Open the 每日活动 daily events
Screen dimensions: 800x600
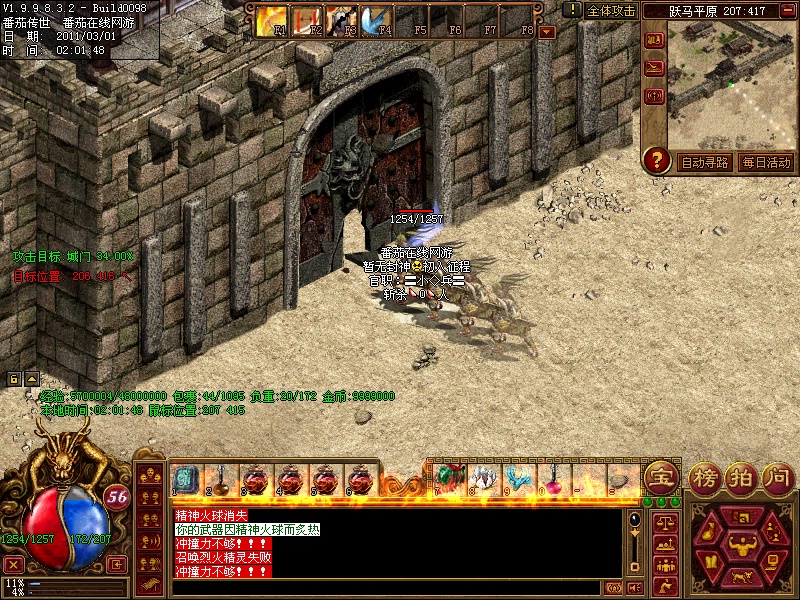(x=766, y=162)
